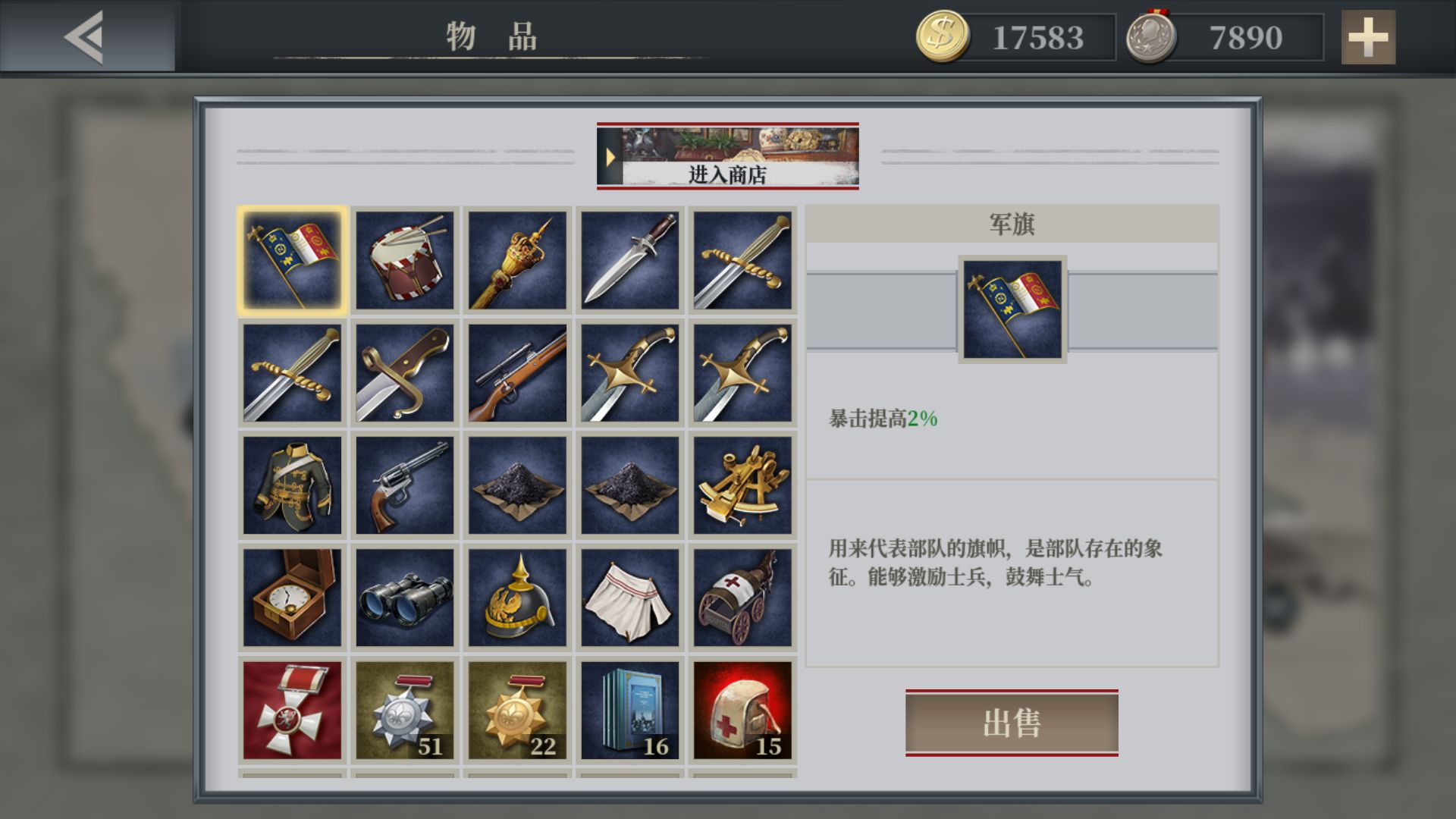
Task: Select the war drum item
Action: pos(404,259)
